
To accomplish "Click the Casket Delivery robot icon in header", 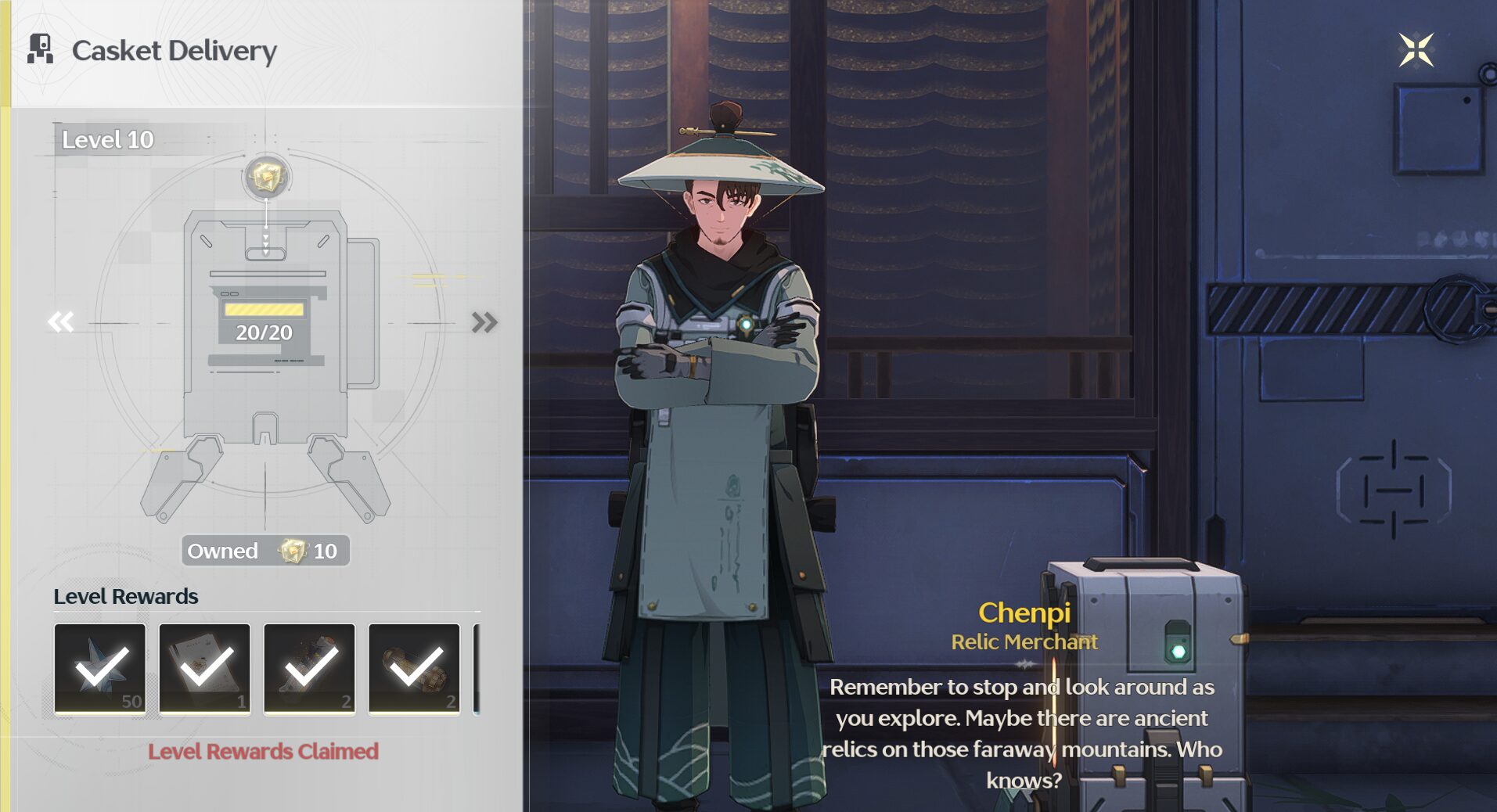I will tap(41, 50).
